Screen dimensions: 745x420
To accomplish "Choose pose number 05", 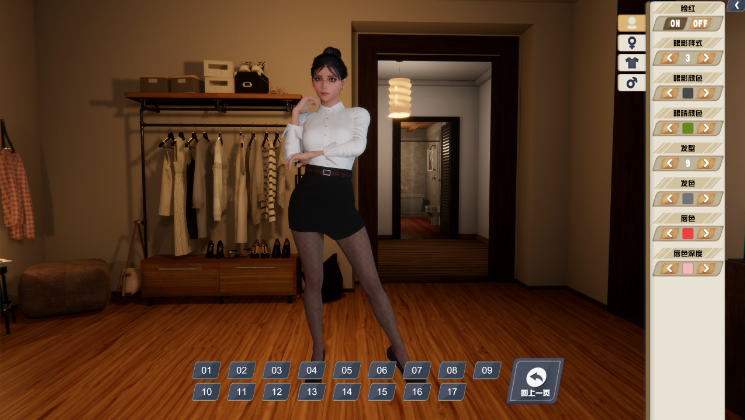I will pyautogui.click(x=346, y=370).
